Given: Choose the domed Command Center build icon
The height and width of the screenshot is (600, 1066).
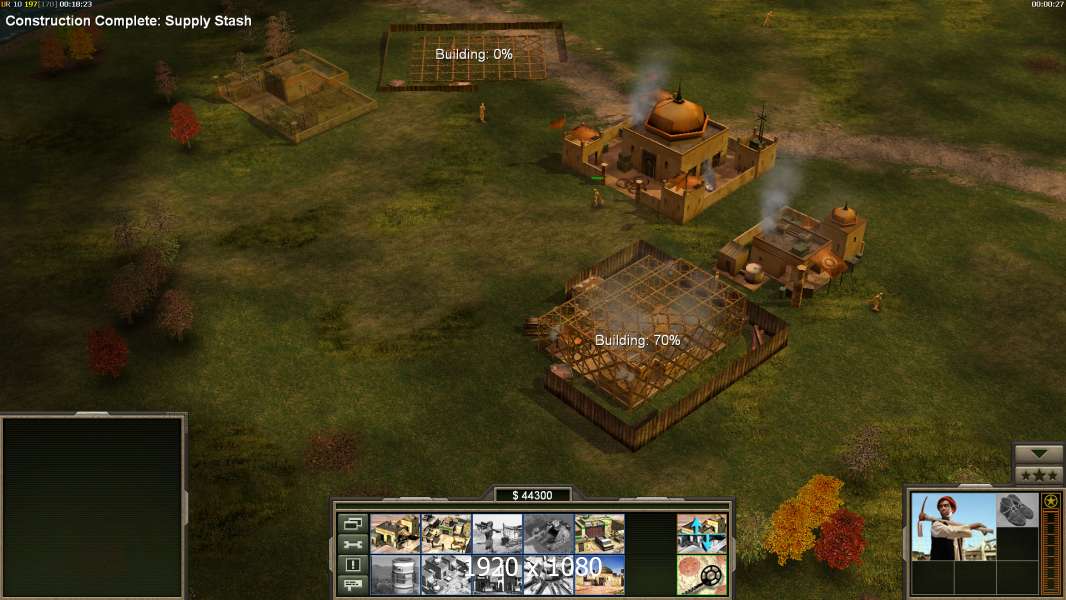Looking at the screenshot, I should (599, 574).
